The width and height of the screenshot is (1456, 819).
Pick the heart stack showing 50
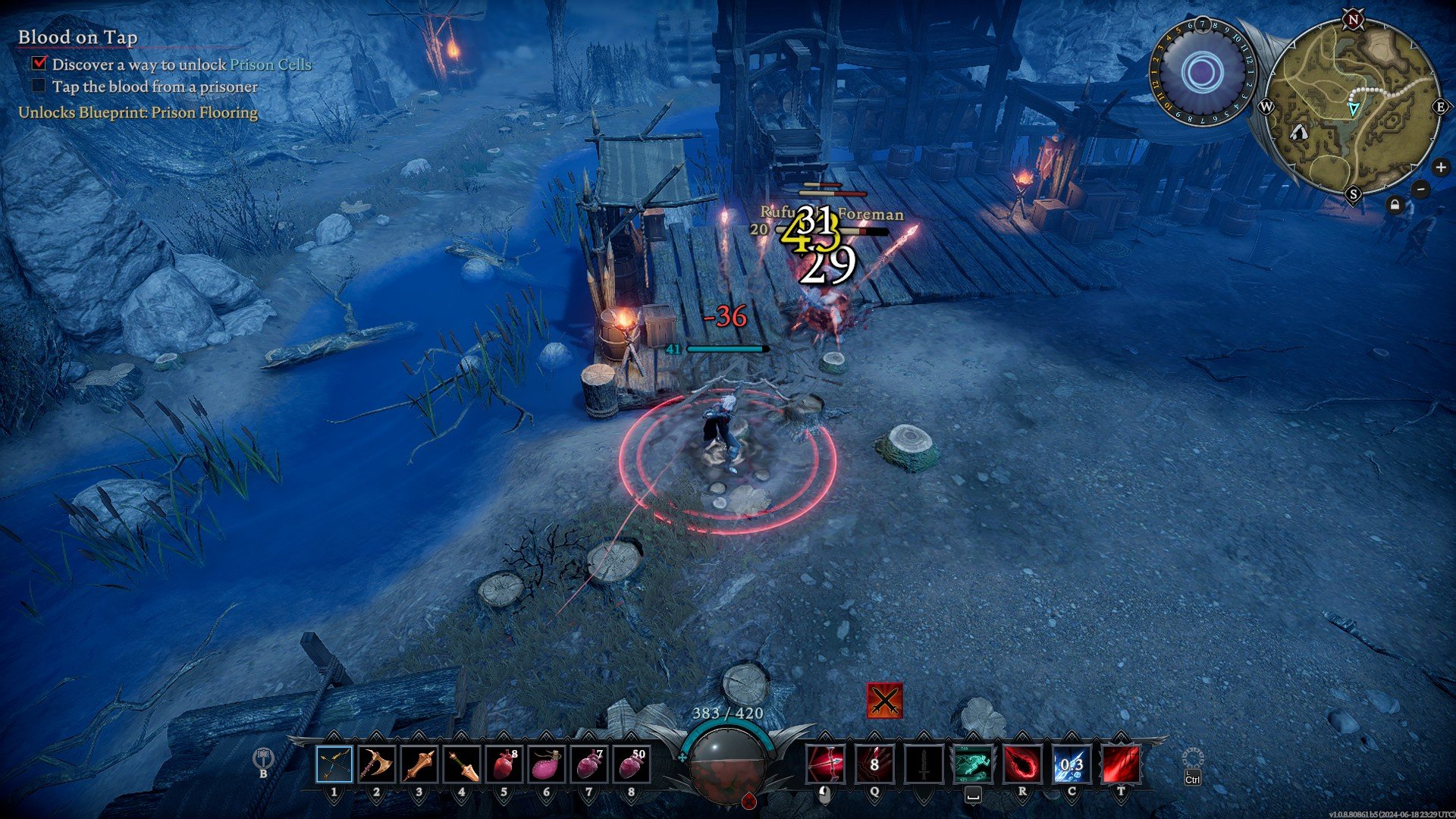[631, 764]
